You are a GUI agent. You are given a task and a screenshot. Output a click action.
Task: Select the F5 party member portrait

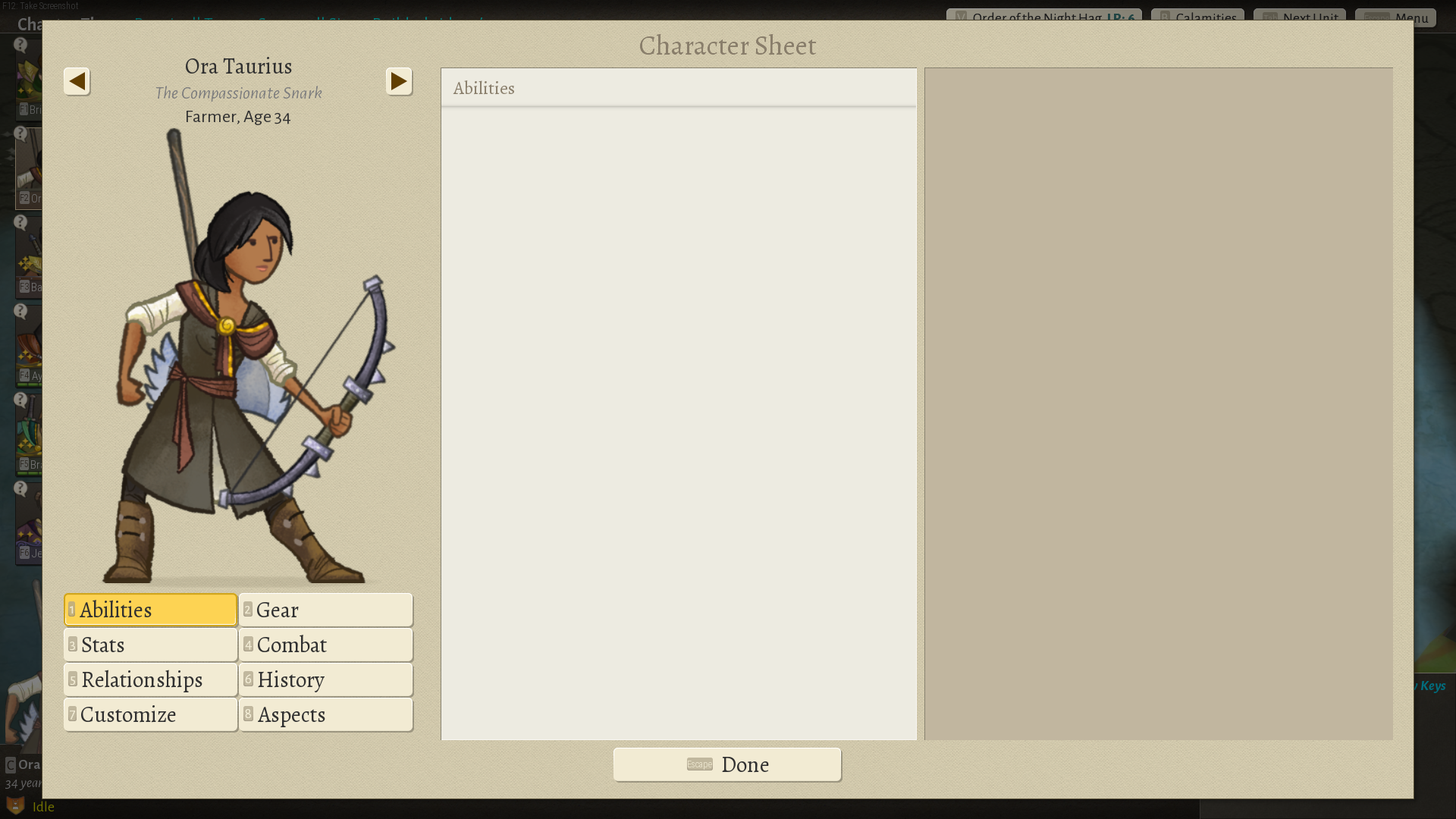(x=30, y=436)
